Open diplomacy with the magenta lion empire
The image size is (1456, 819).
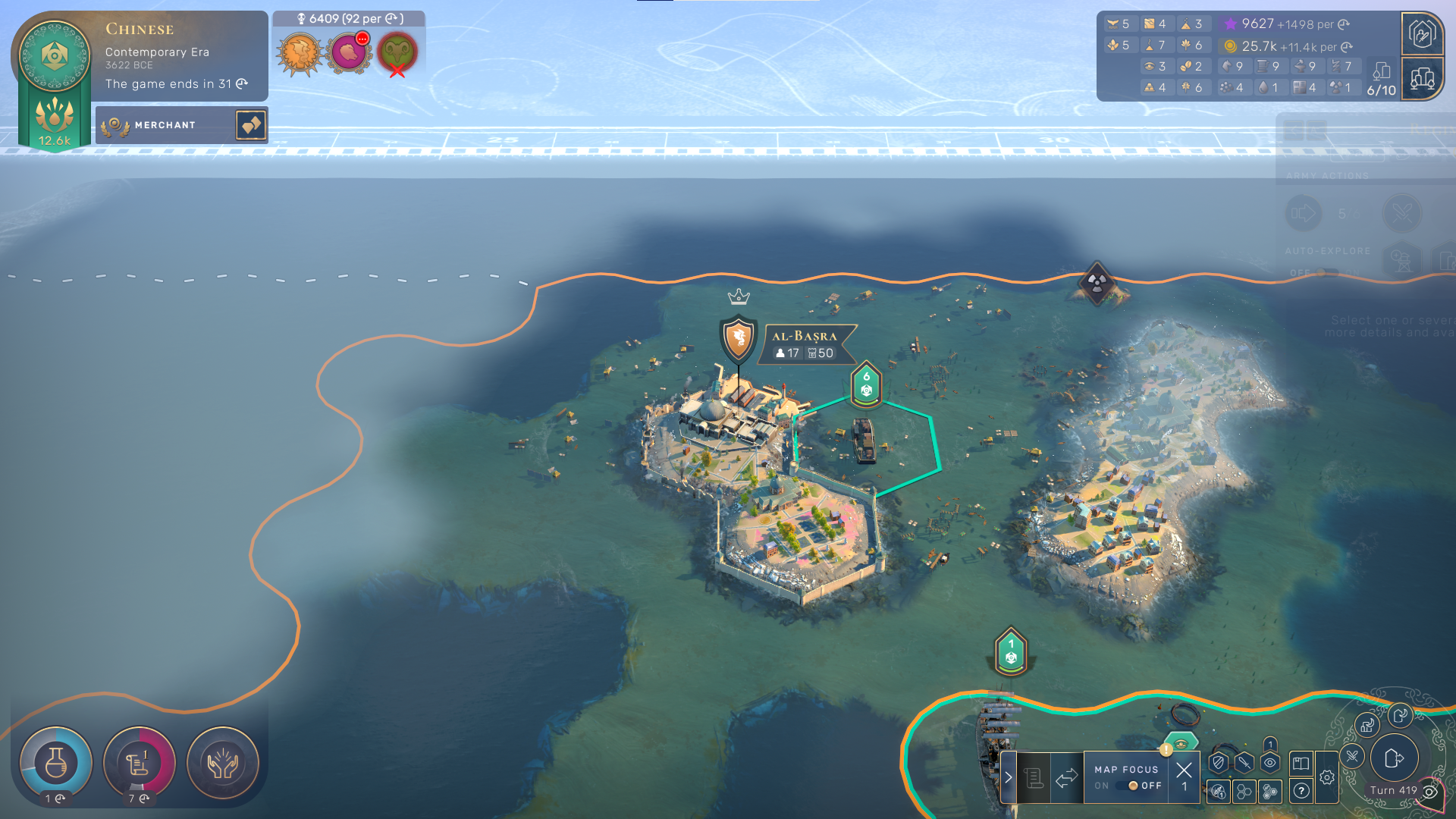pos(348,52)
